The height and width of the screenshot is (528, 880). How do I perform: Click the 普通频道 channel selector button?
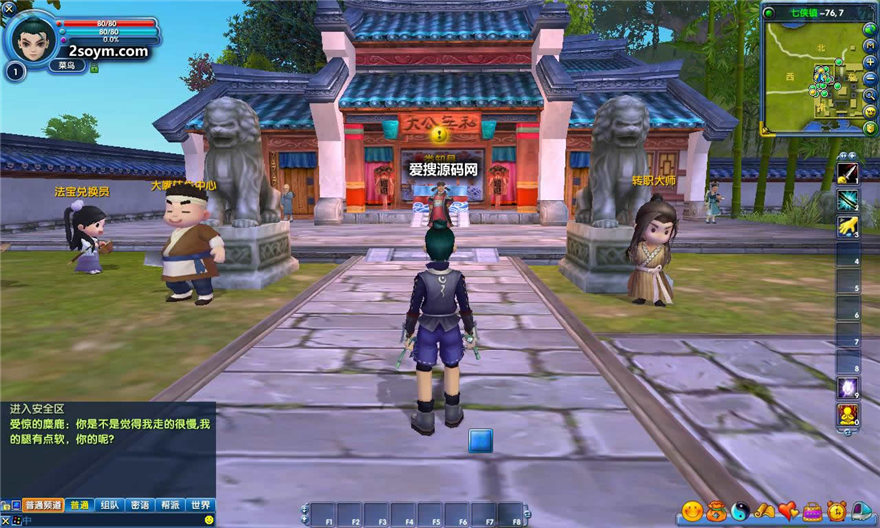pyautogui.click(x=43, y=505)
